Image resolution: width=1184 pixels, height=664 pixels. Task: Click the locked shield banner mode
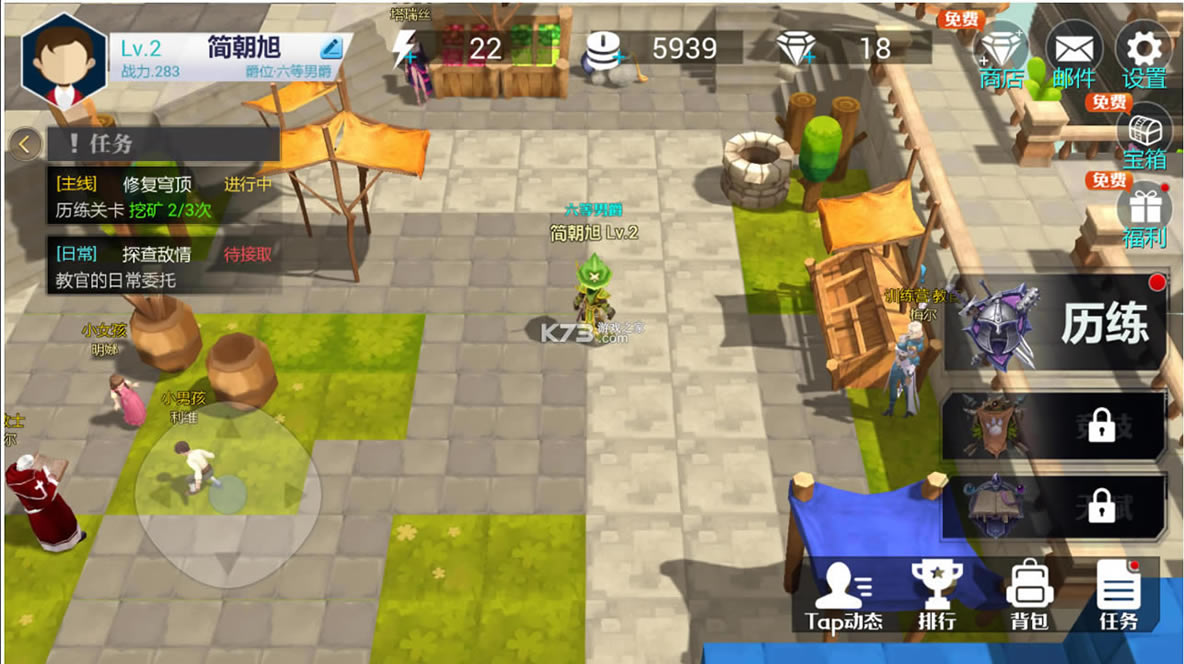[x=1054, y=425]
